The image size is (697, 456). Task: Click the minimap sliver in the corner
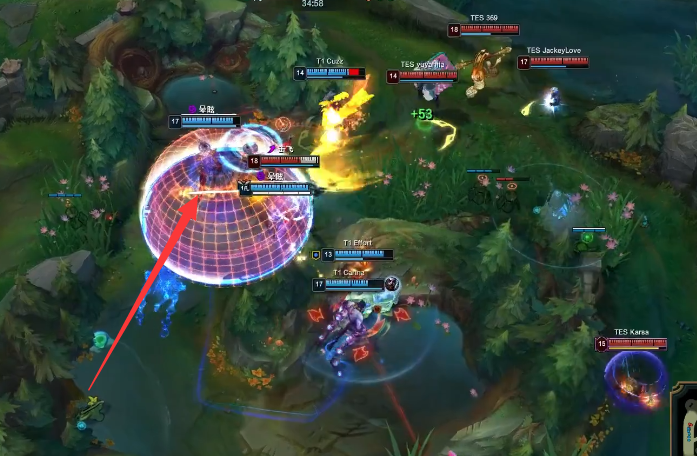point(687,424)
